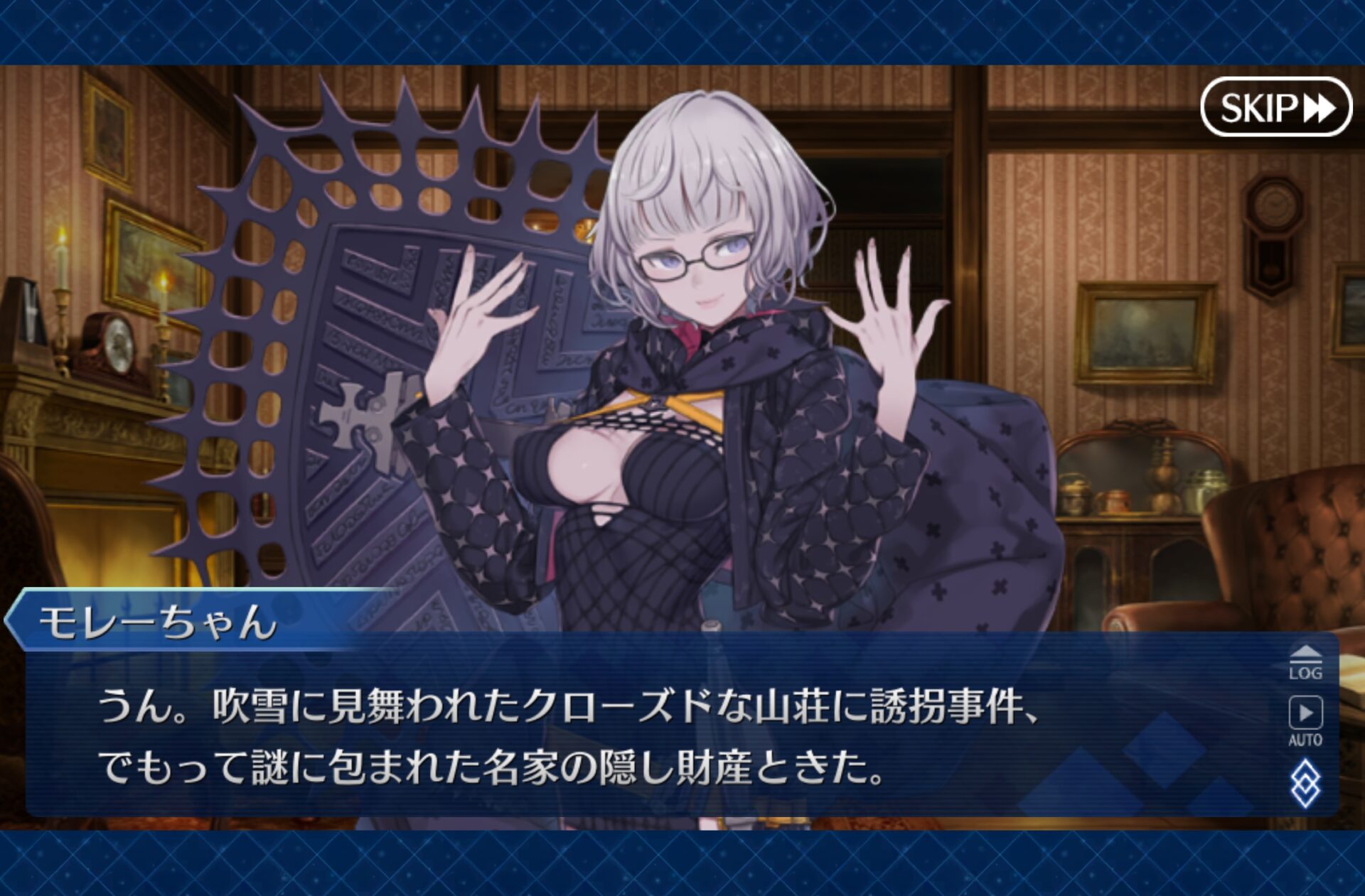The width and height of the screenshot is (1365, 896).
Task: Skip the story scene with SKIP
Action: (x=1276, y=107)
